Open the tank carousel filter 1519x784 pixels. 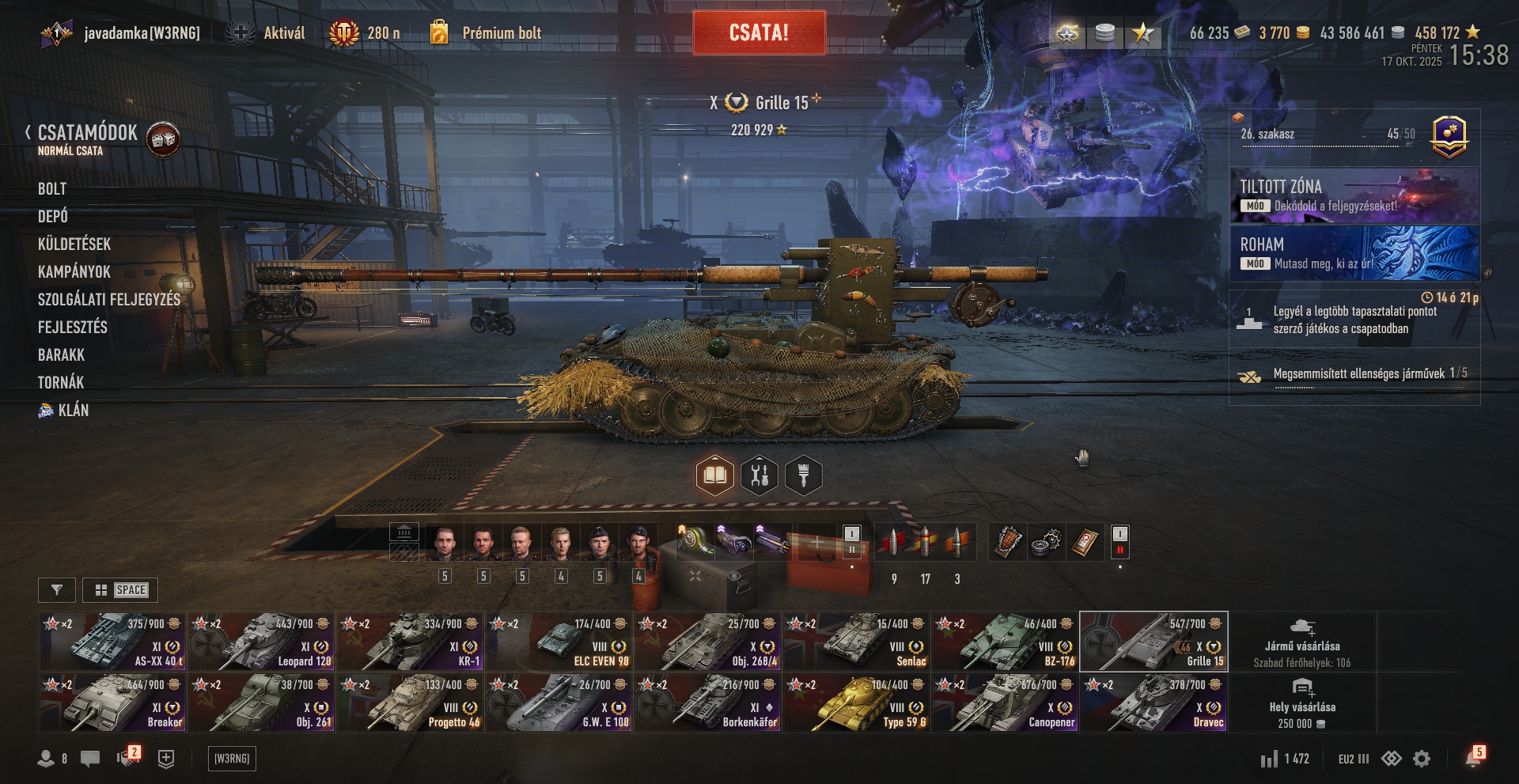coord(57,590)
